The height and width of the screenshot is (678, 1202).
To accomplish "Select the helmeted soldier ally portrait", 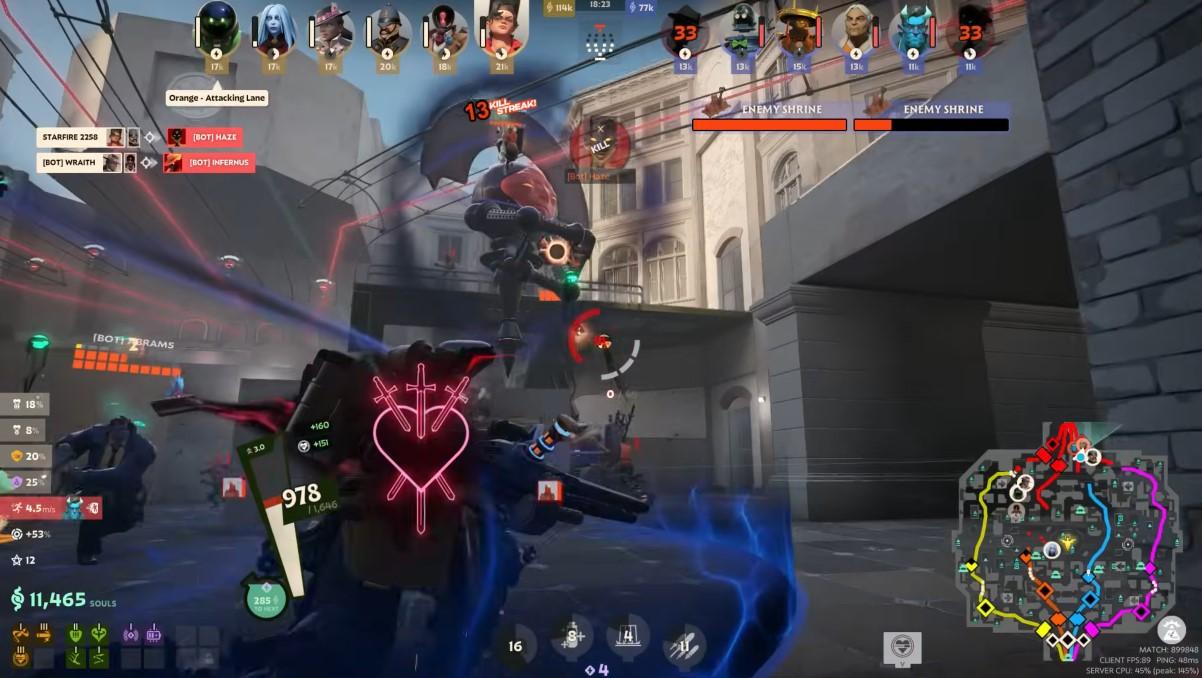I will point(388,29).
